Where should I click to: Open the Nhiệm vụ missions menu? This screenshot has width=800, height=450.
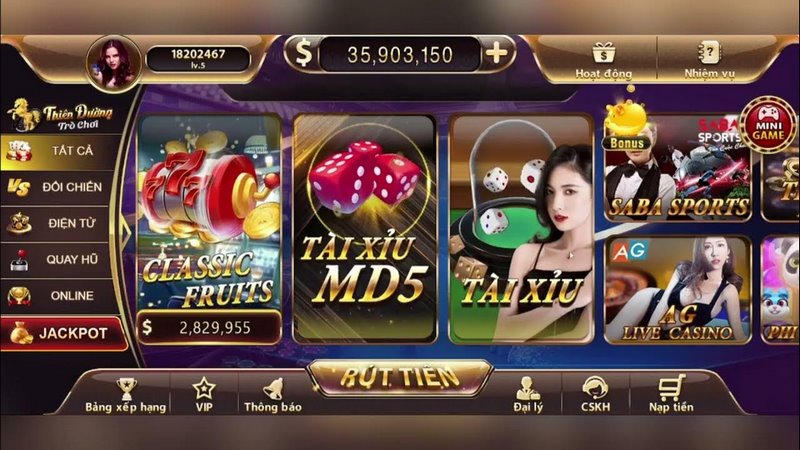[709, 60]
